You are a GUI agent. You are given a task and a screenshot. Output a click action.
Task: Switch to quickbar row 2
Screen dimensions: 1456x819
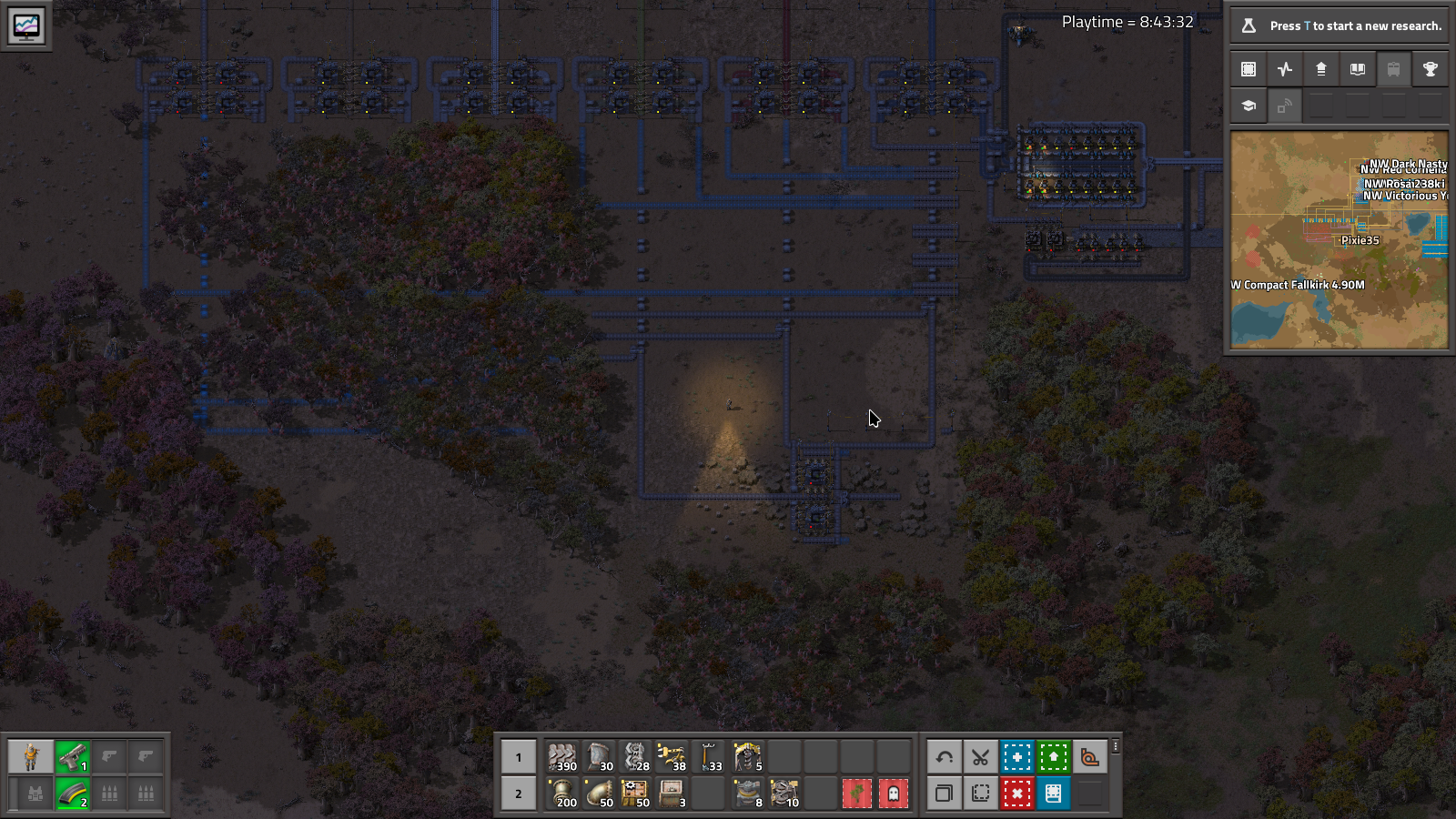click(519, 794)
